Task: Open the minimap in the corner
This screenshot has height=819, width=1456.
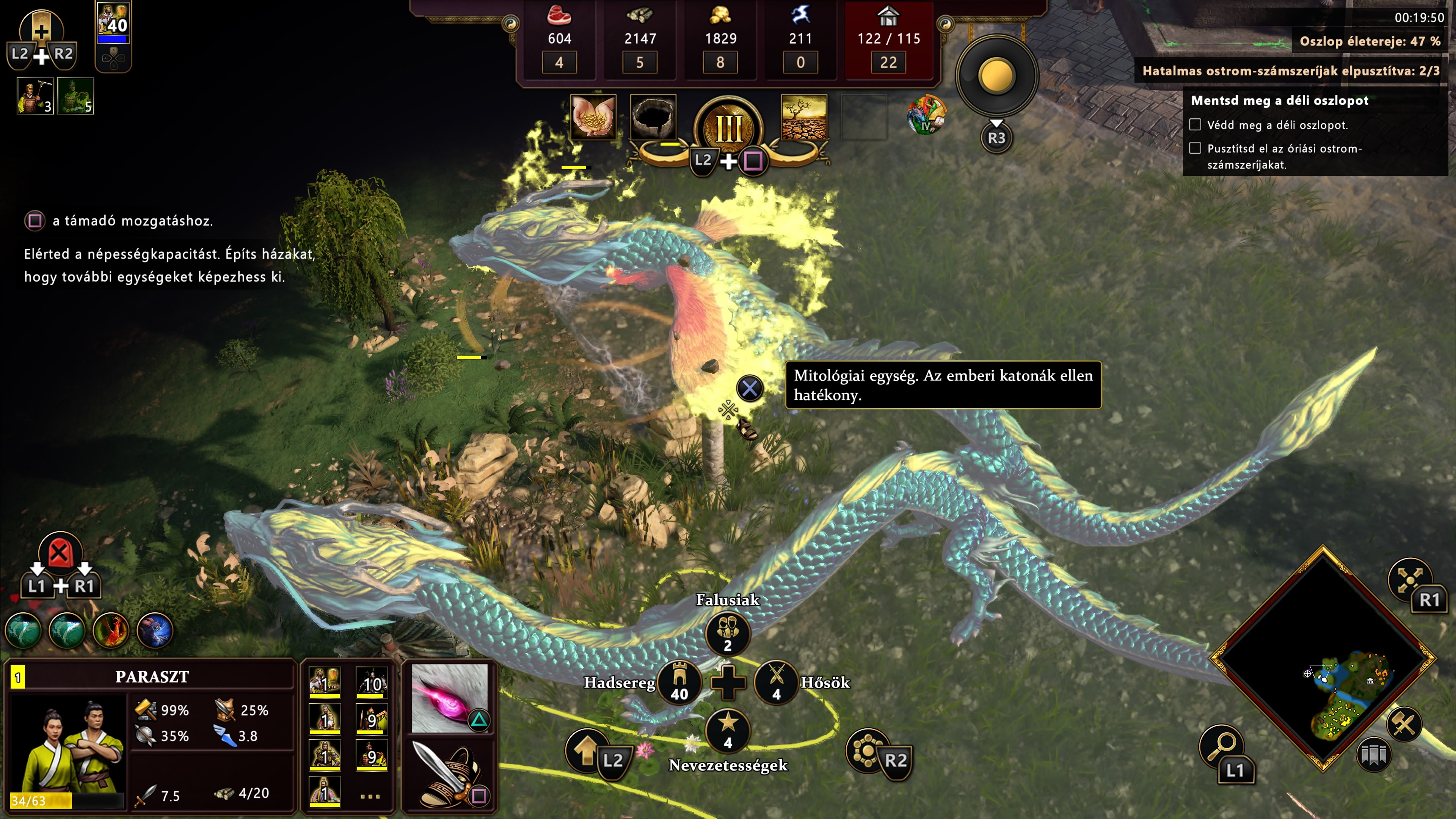Action: [1323, 659]
